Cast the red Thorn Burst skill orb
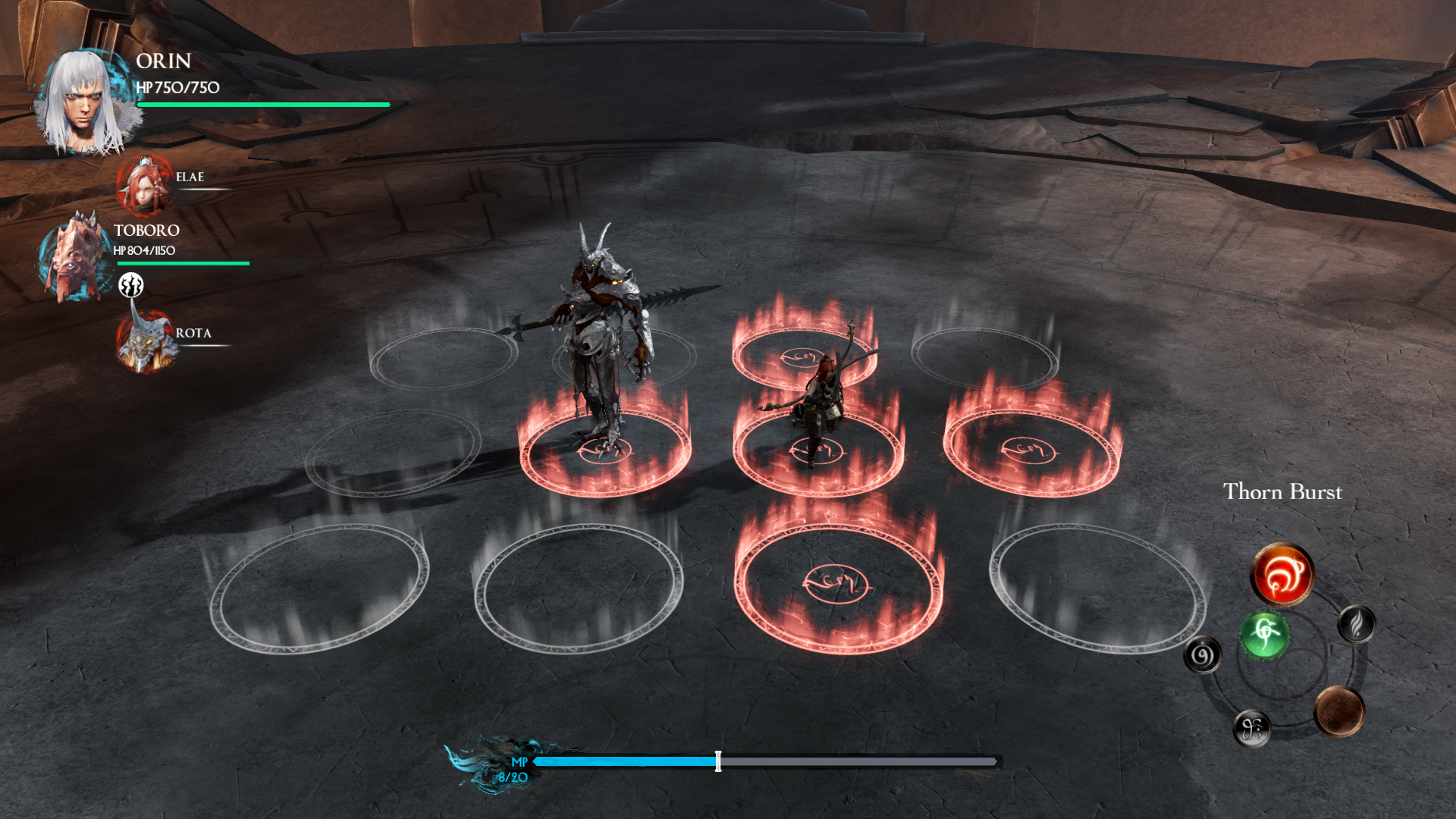Image resolution: width=1456 pixels, height=819 pixels. click(1282, 574)
